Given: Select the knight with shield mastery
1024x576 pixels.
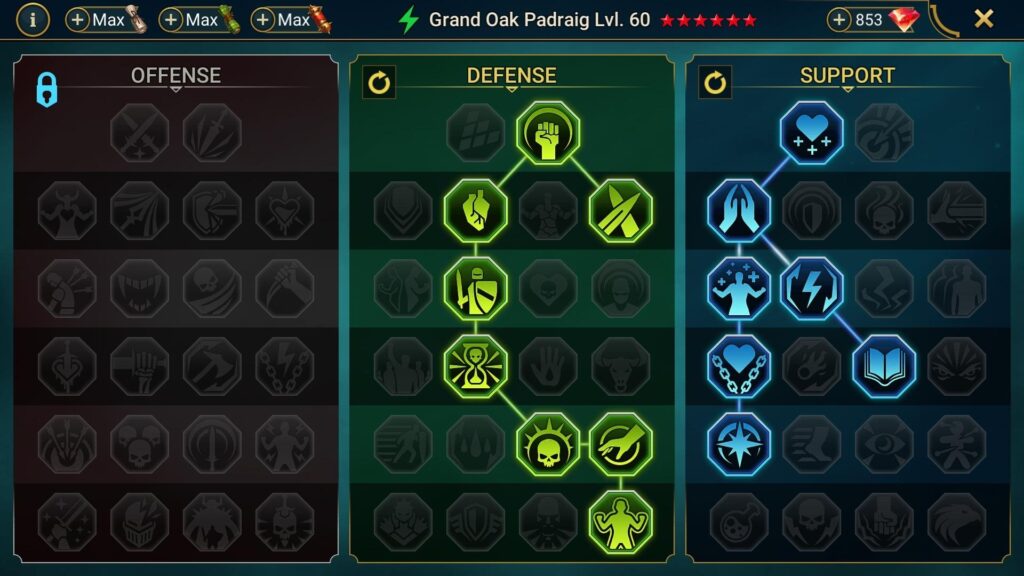Looking at the screenshot, I should pyautogui.click(x=476, y=289).
